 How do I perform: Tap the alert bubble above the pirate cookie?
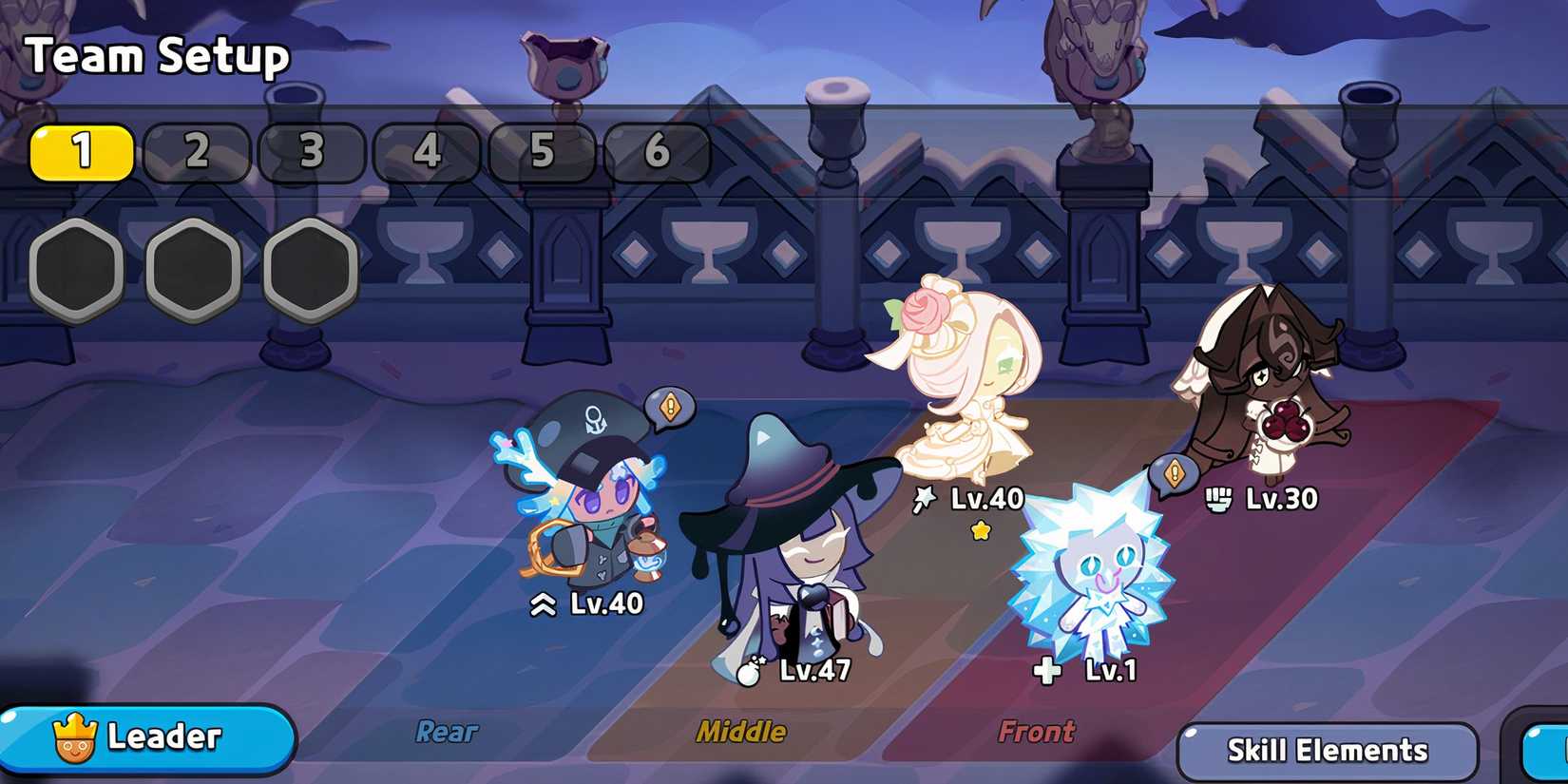coord(670,405)
